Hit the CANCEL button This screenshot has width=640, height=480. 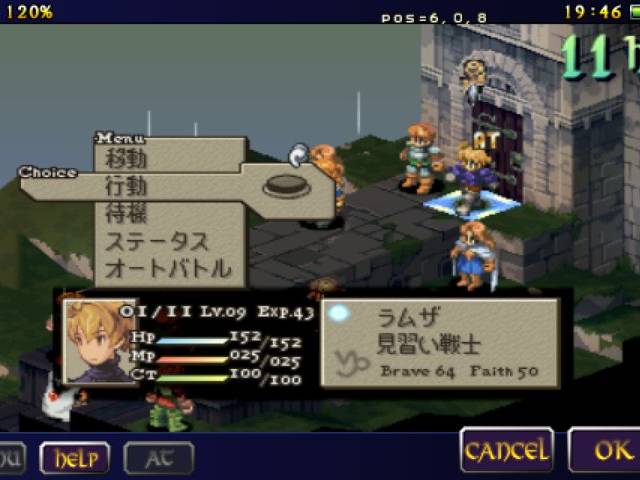pos(506,450)
